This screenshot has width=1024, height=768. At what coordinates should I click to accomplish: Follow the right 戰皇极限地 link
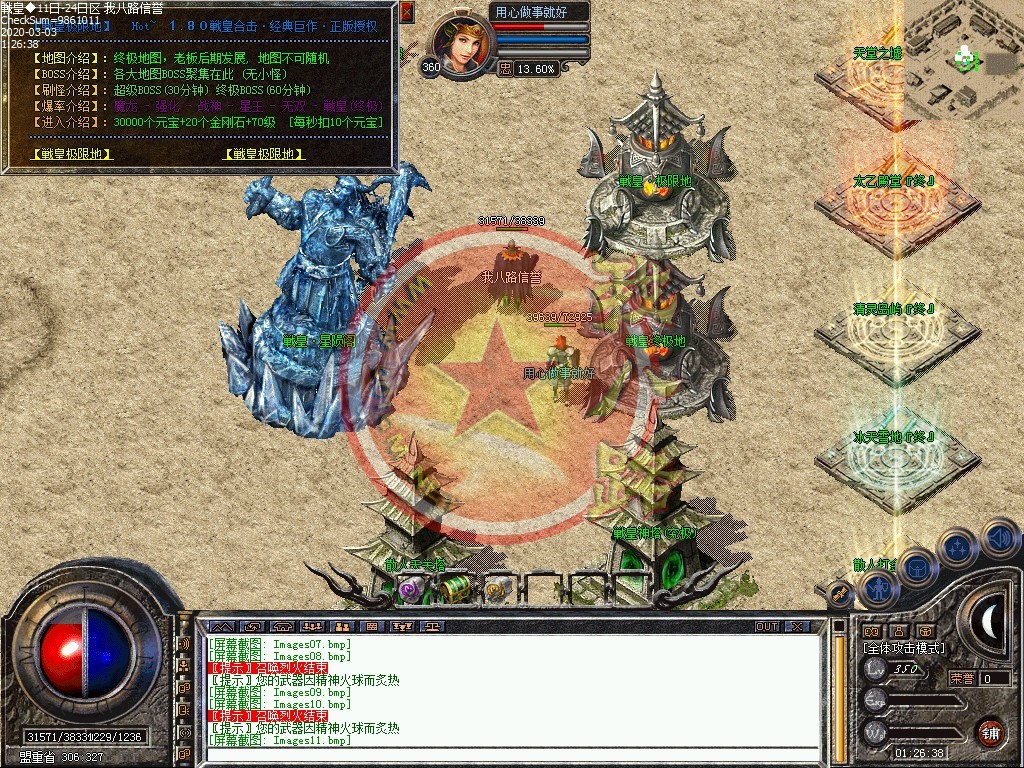coord(264,154)
